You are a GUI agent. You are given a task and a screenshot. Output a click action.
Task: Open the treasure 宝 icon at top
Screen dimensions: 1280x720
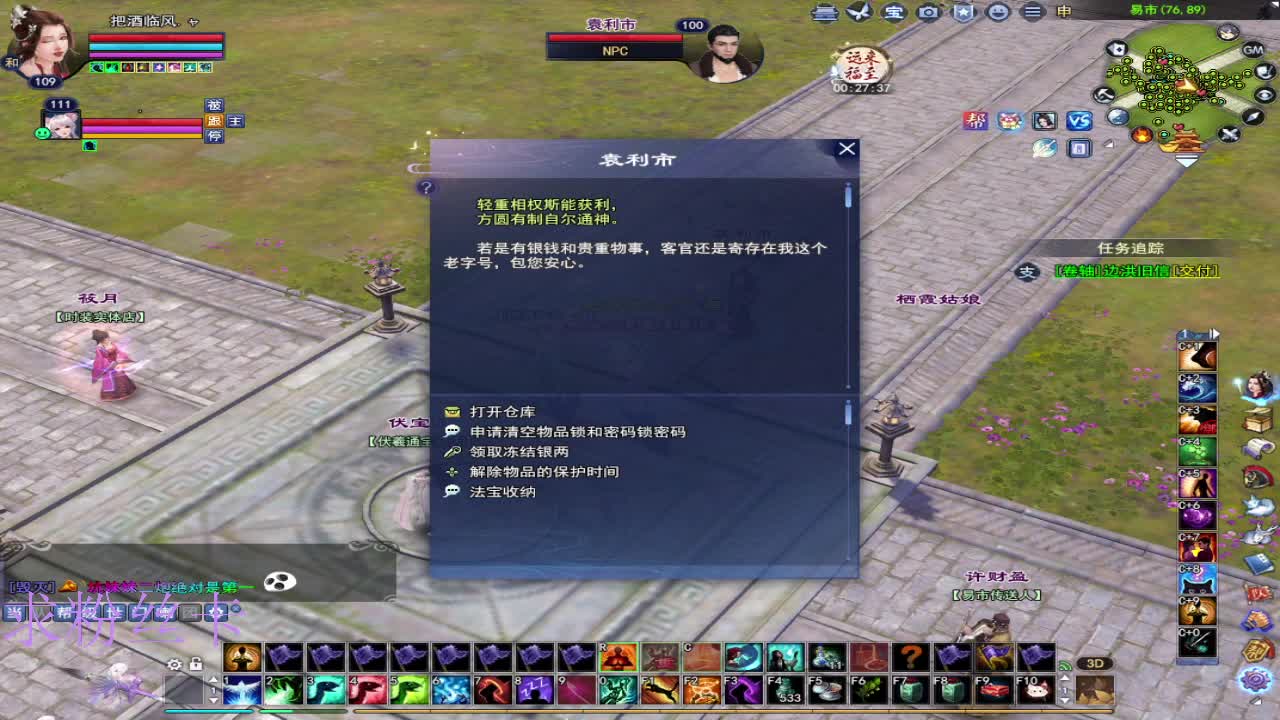pos(895,12)
